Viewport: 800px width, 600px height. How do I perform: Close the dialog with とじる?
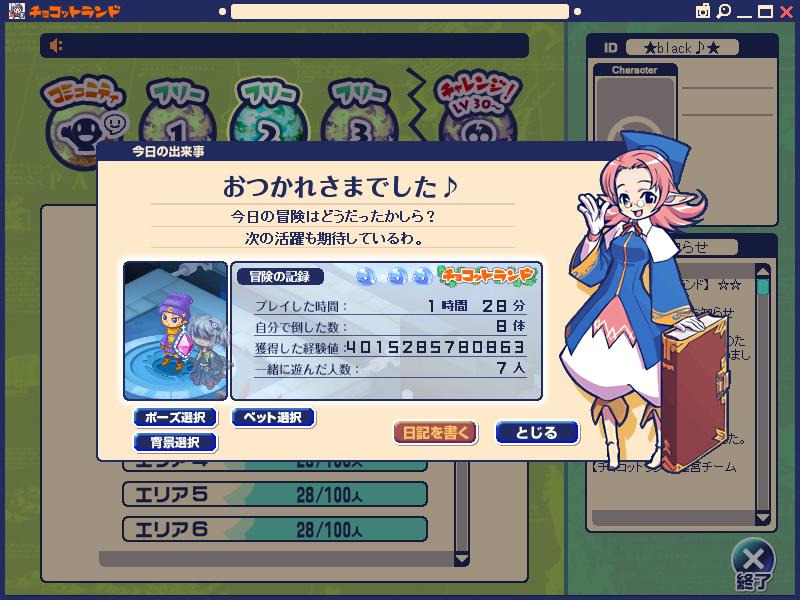[537, 433]
